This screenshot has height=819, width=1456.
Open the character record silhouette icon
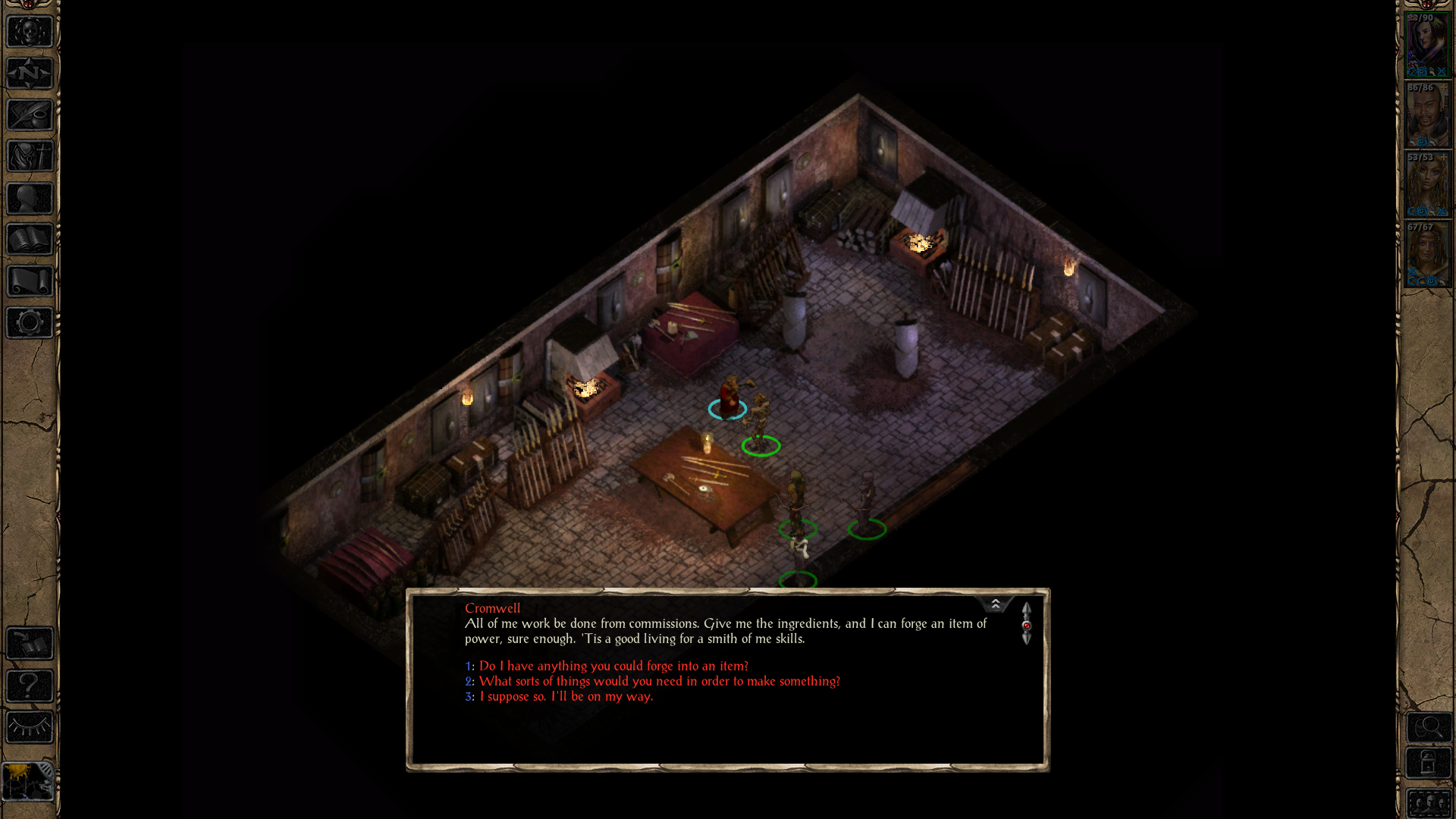pyautogui.click(x=29, y=197)
